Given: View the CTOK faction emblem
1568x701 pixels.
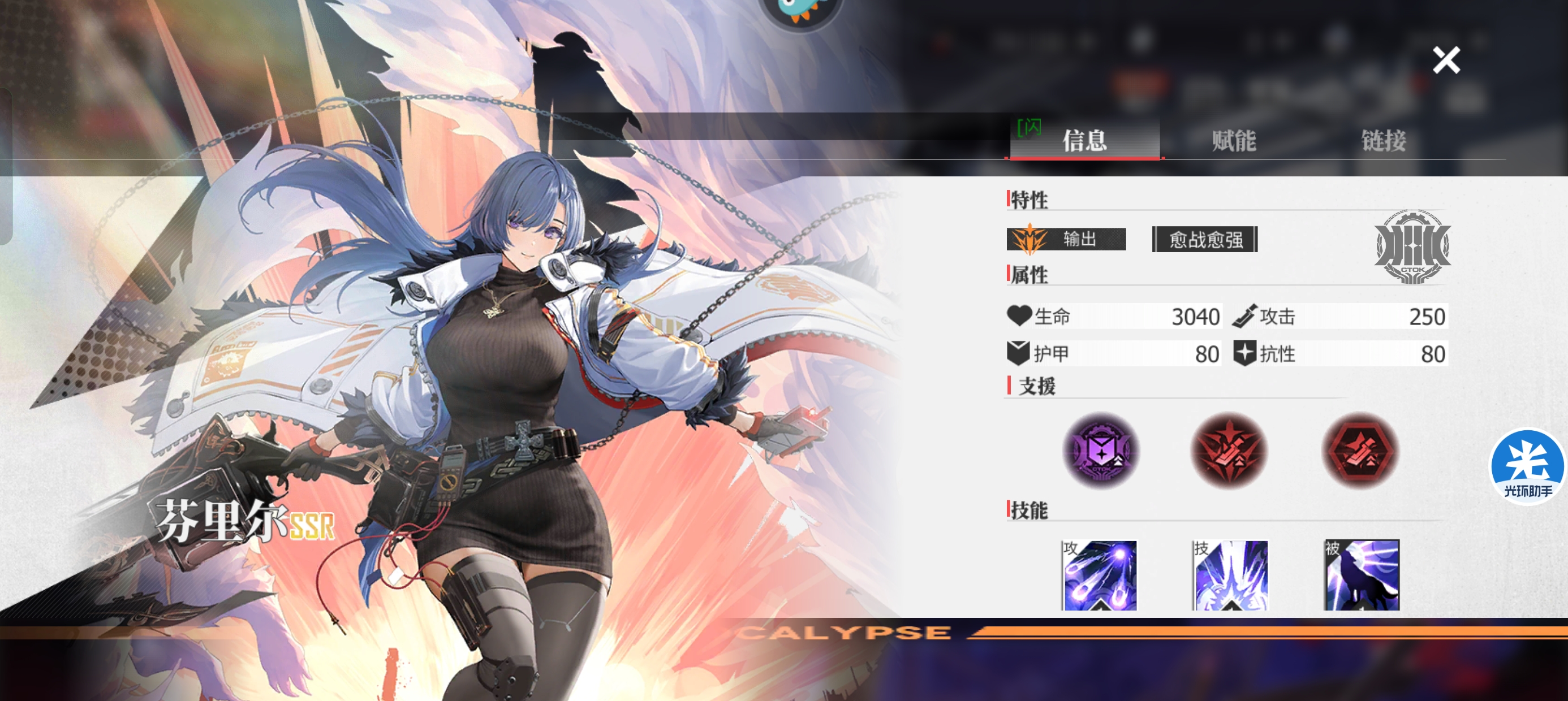Looking at the screenshot, I should coord(1412,246).
